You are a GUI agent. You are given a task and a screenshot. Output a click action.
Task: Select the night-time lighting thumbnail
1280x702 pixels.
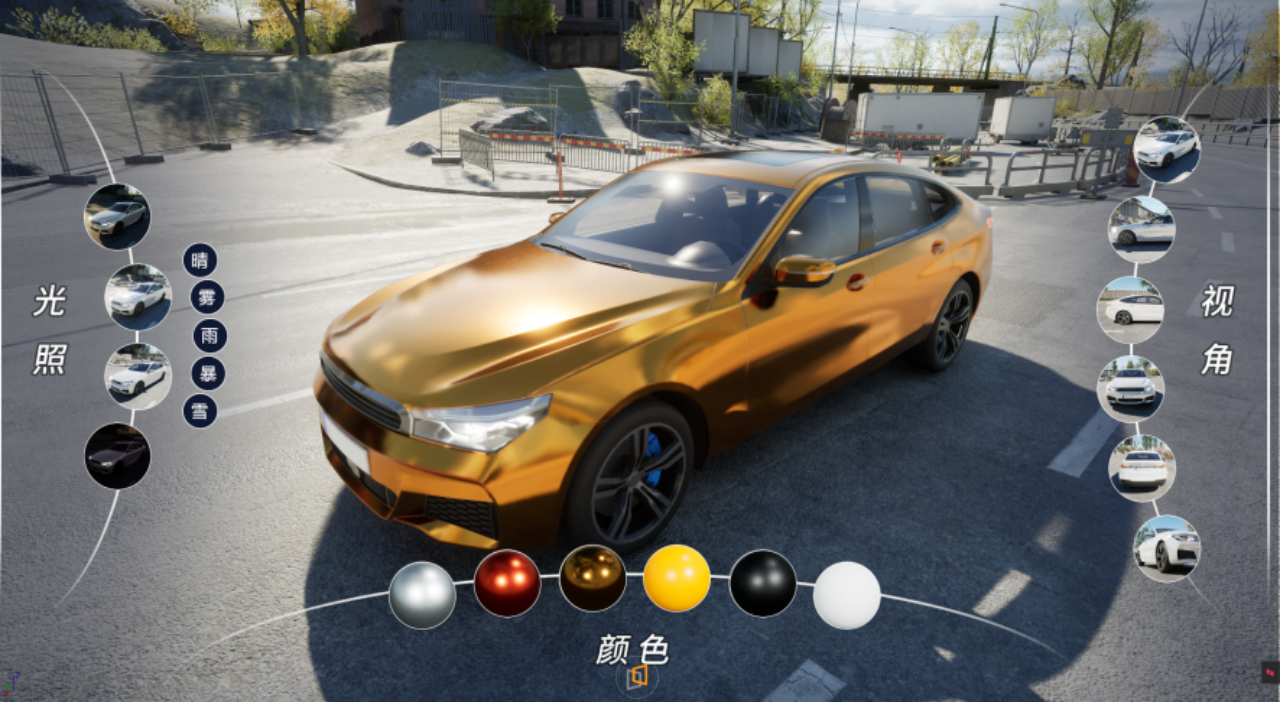pos(117,456)
